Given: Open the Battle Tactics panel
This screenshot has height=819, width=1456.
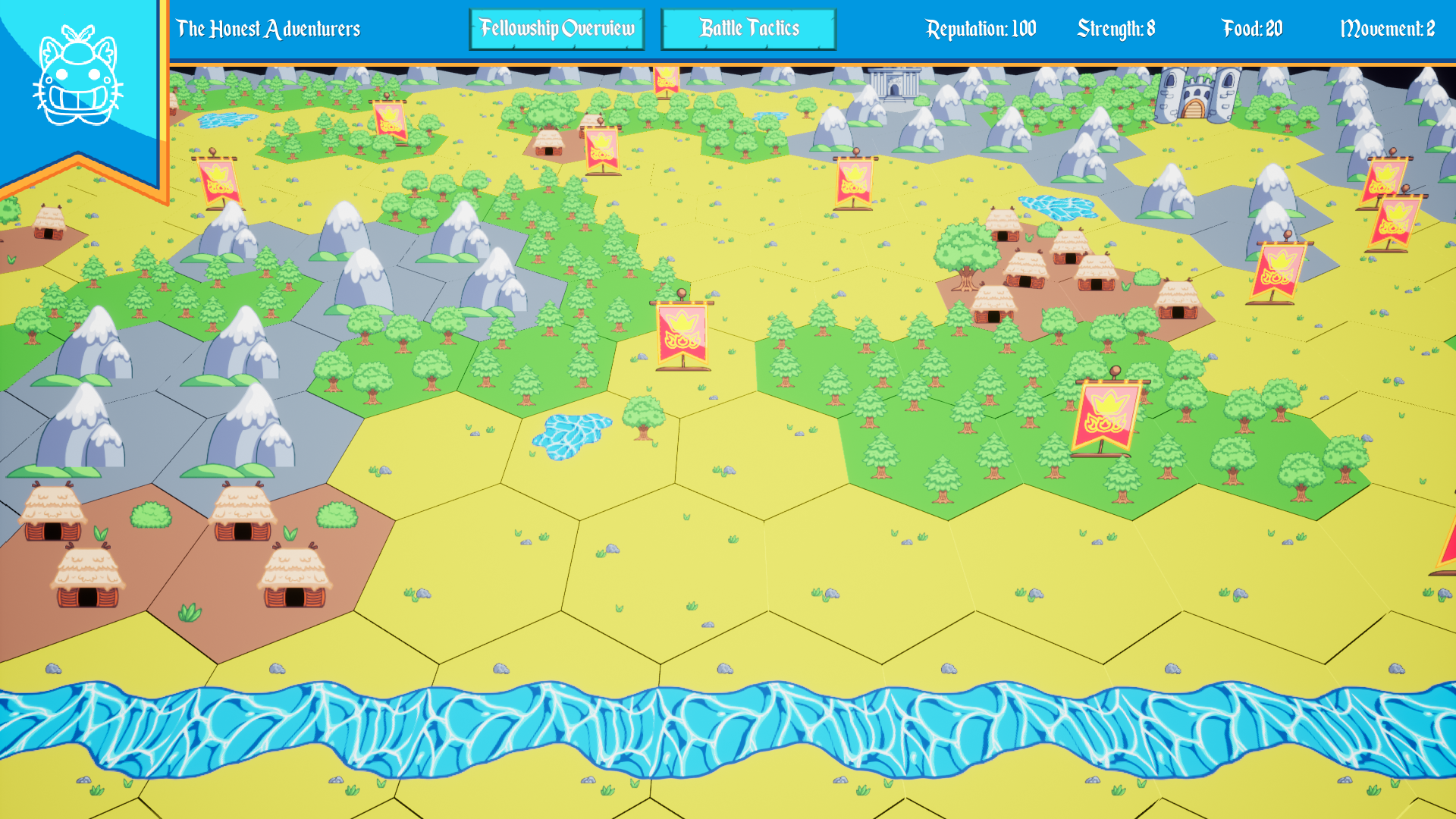Looking at the screenshot, I should click(748, 29).
